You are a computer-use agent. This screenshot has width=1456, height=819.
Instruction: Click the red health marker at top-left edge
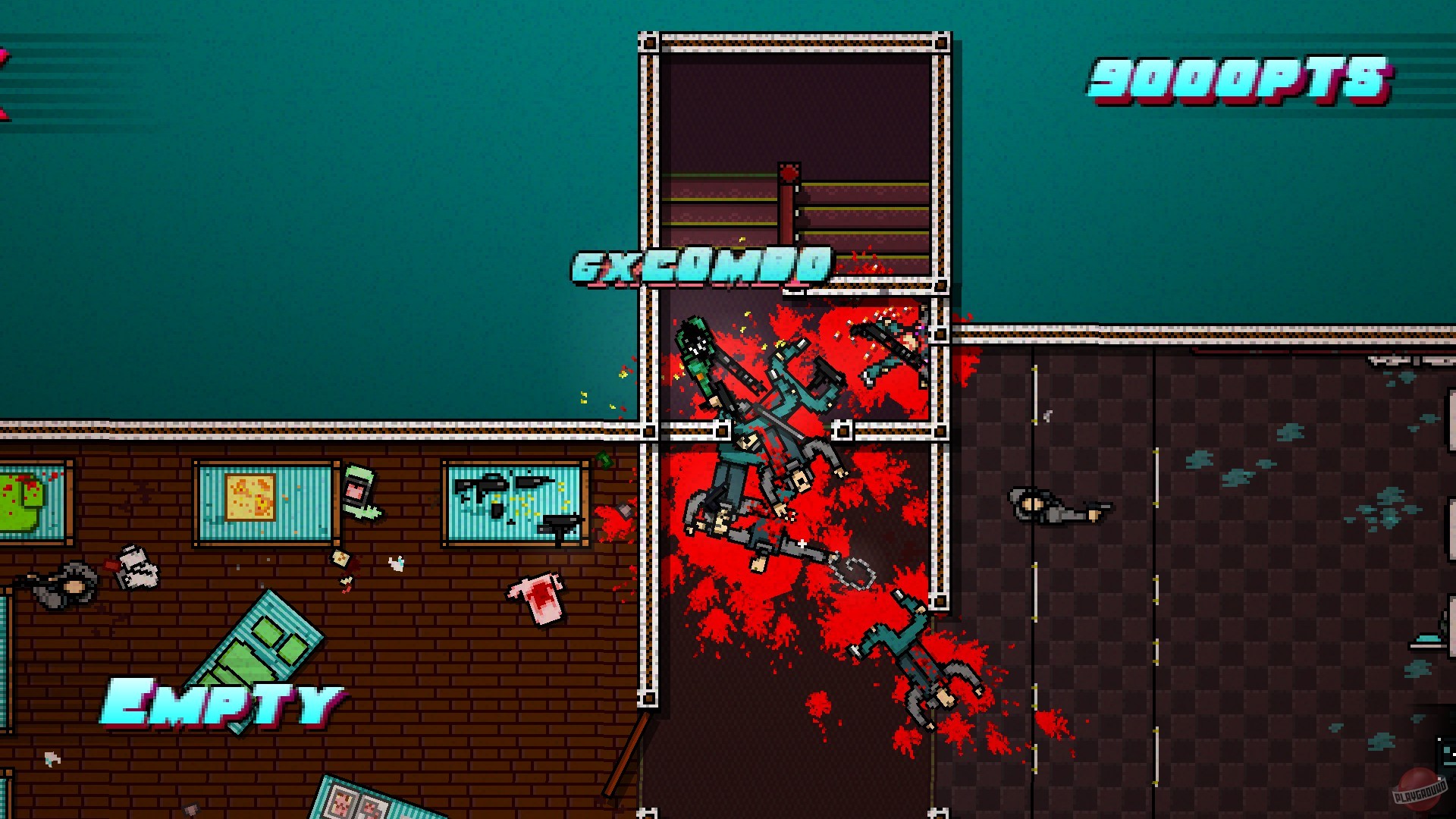point(6,61)
